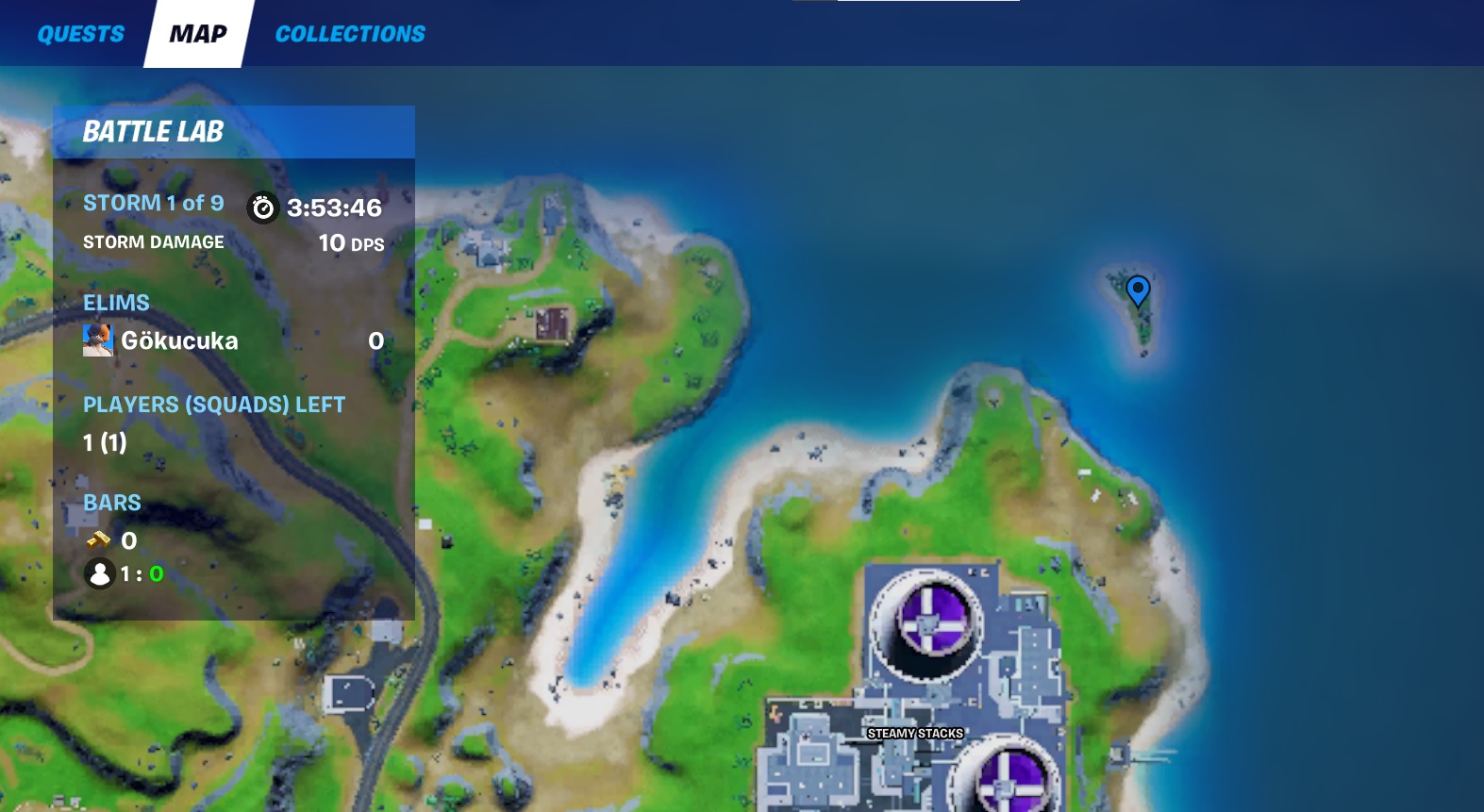Click the STORM 1 of 9 label
Screen dimensions: 1484x812
[x=153, y=202]
